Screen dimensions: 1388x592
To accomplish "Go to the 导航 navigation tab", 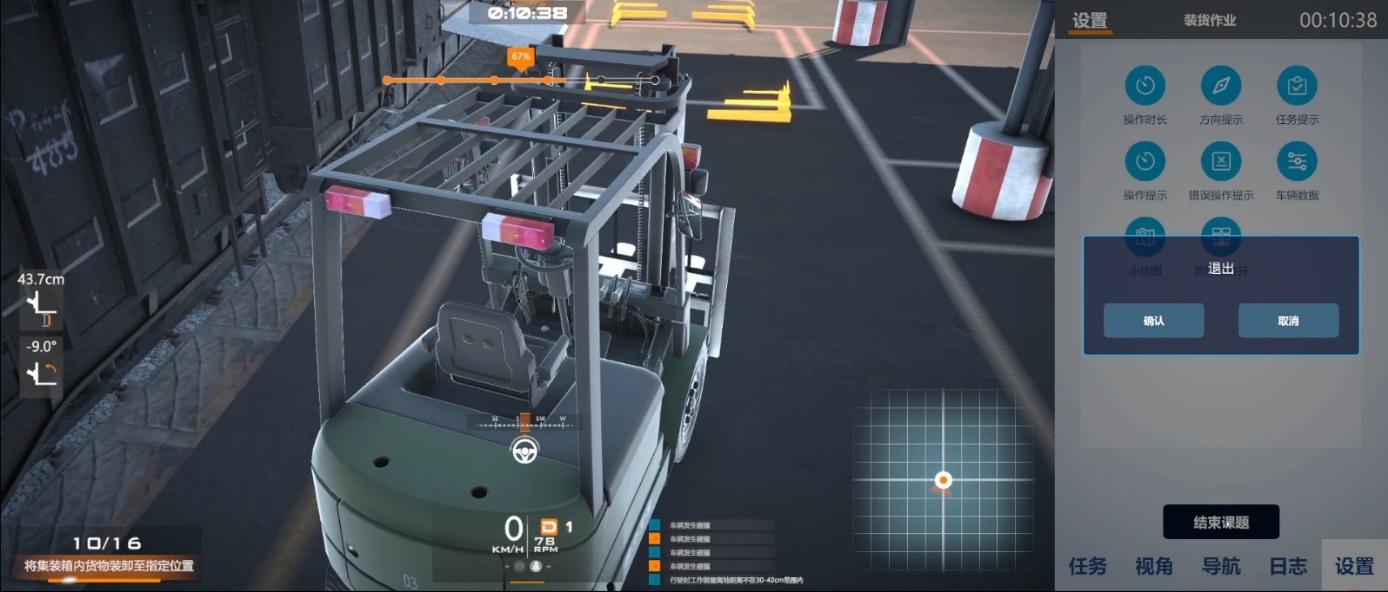I will (x=1221, y=566).
